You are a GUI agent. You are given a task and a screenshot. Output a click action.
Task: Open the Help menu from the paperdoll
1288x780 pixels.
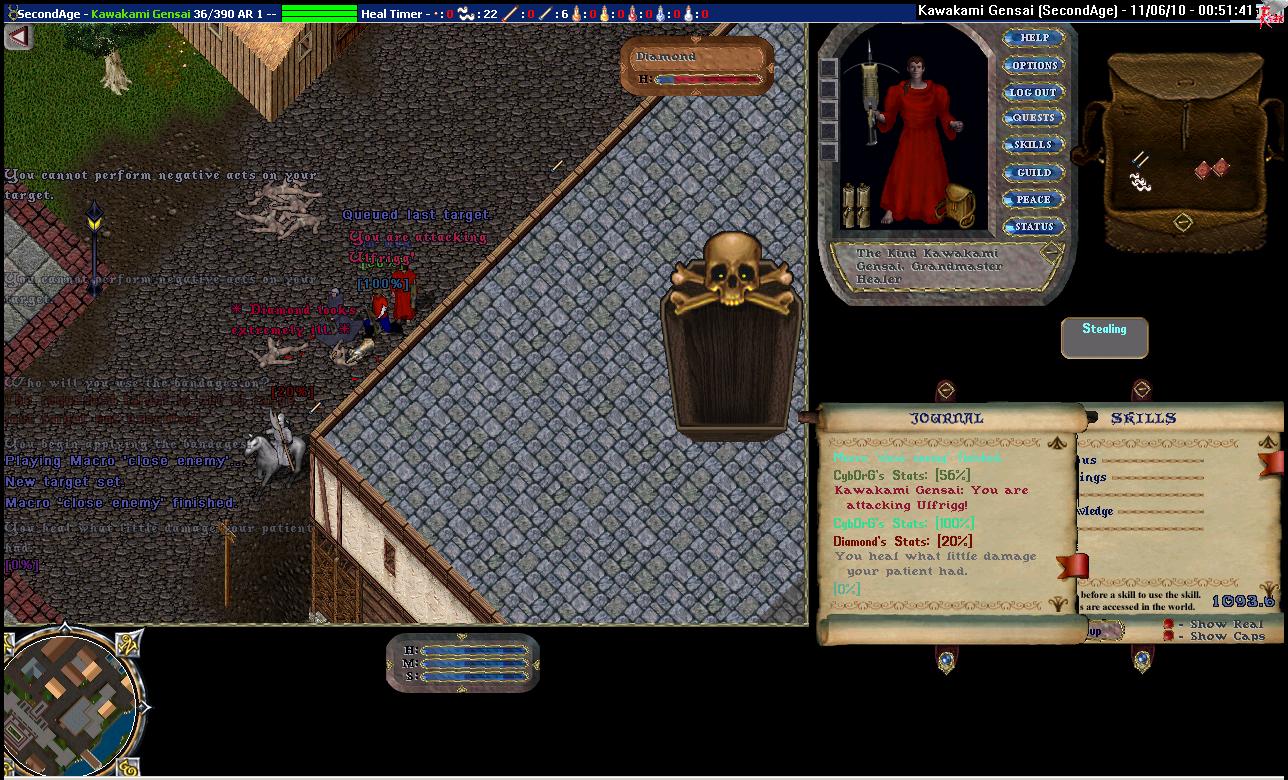1034,38
